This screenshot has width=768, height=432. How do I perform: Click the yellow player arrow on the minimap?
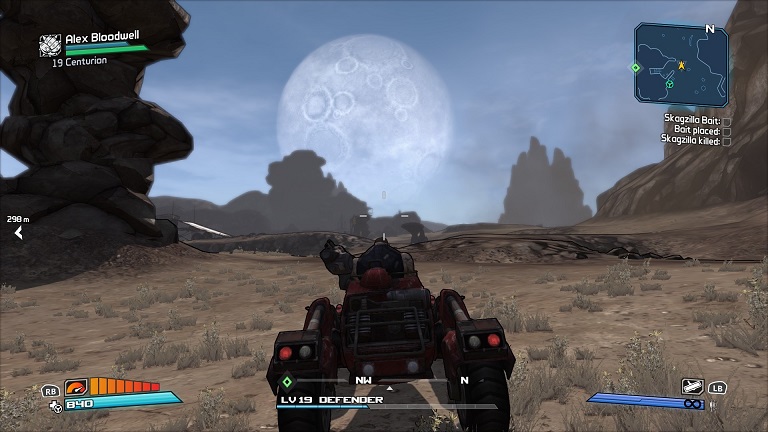682,65
